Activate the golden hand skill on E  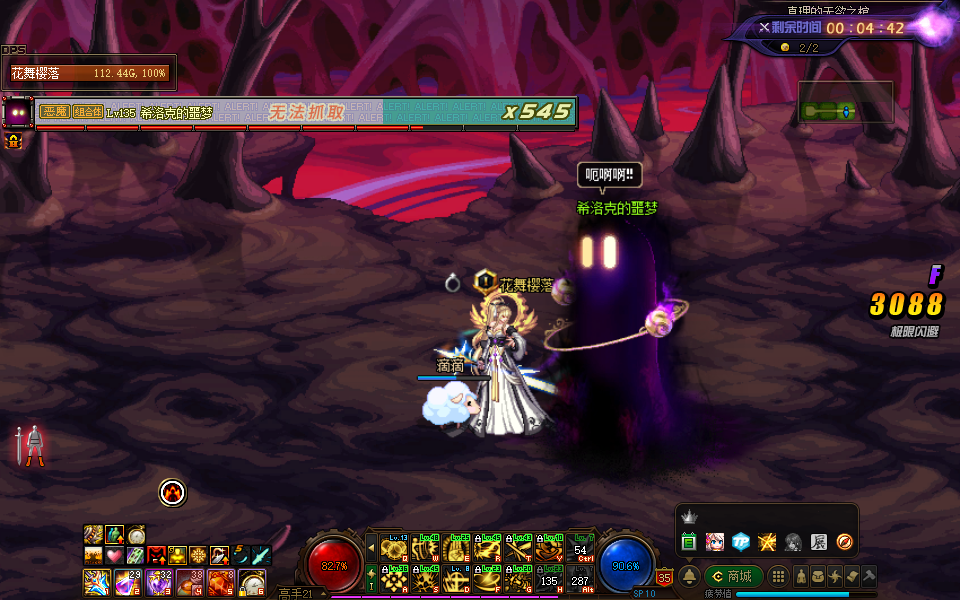(x=456, y=549)
